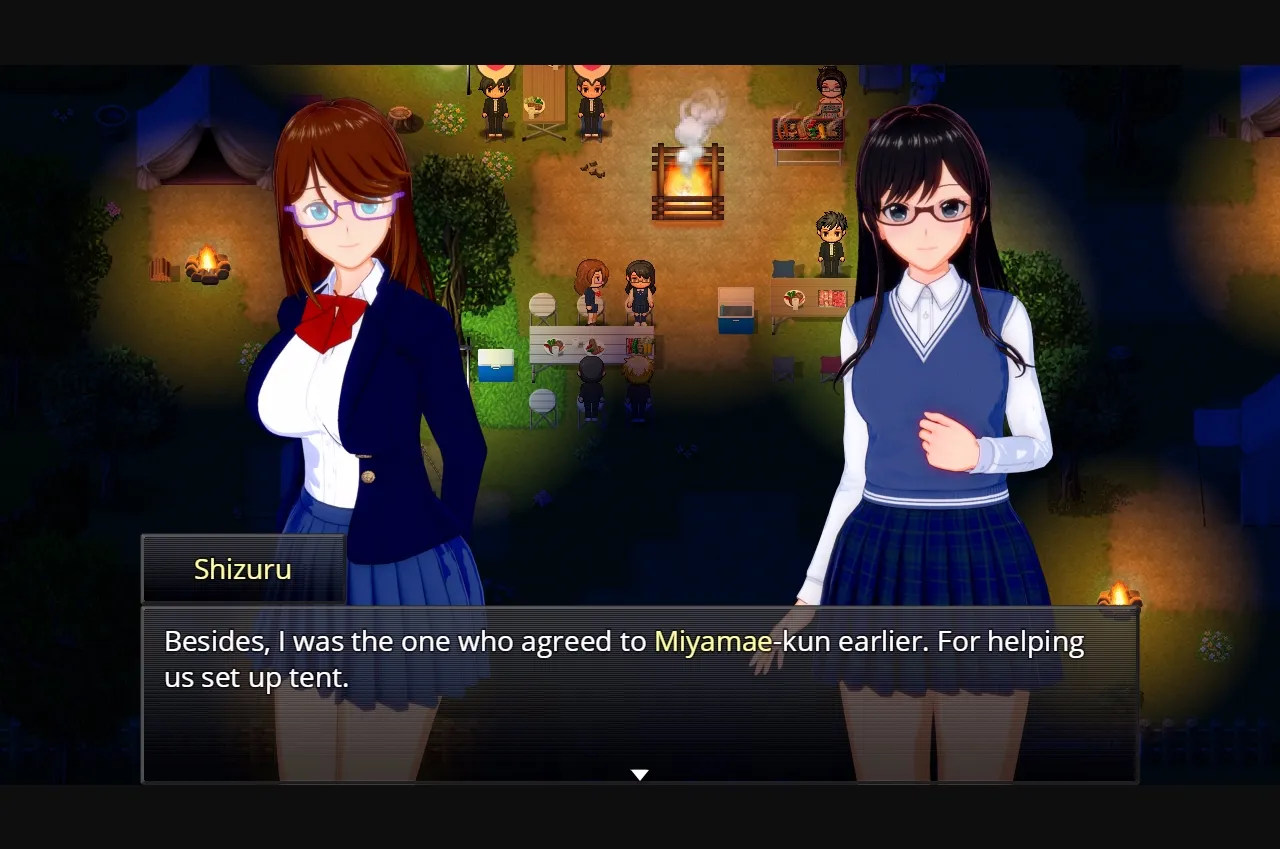1280x849 pixels.
Task: Click the campfire in the center
Action: click(x=688, y=180)
